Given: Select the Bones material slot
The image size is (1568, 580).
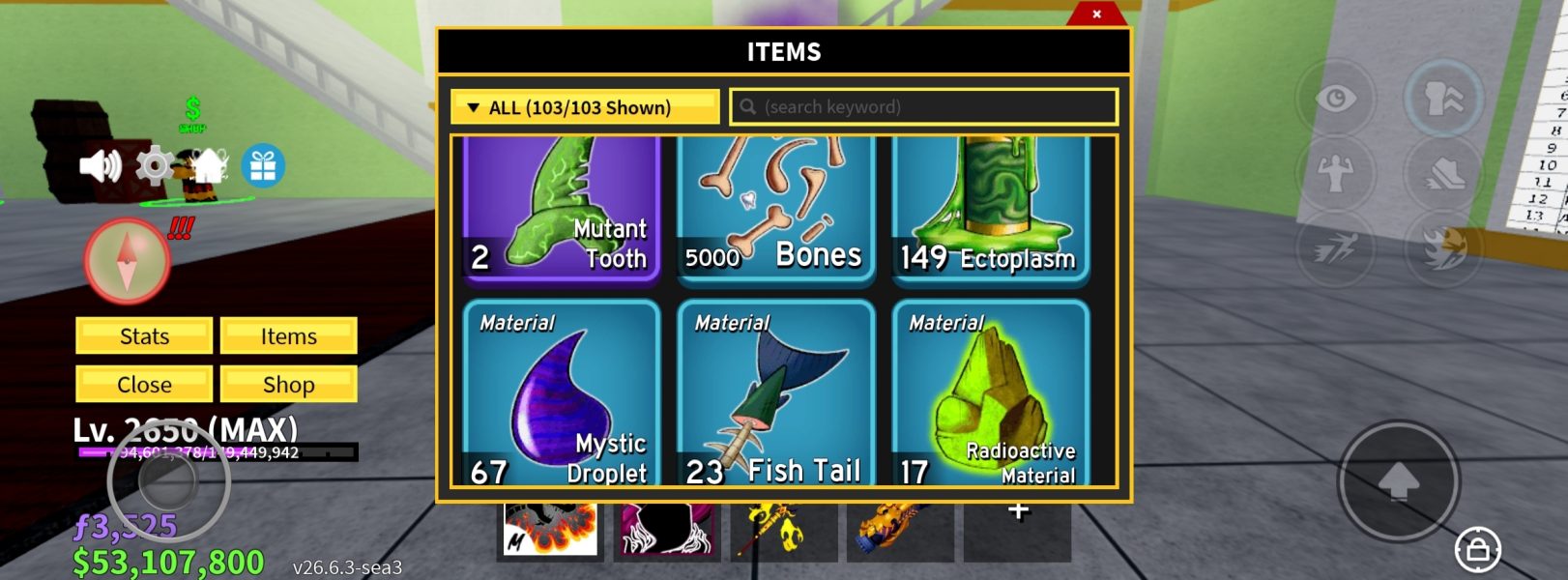Looking at the screenshot, I should tap(776, 208).
